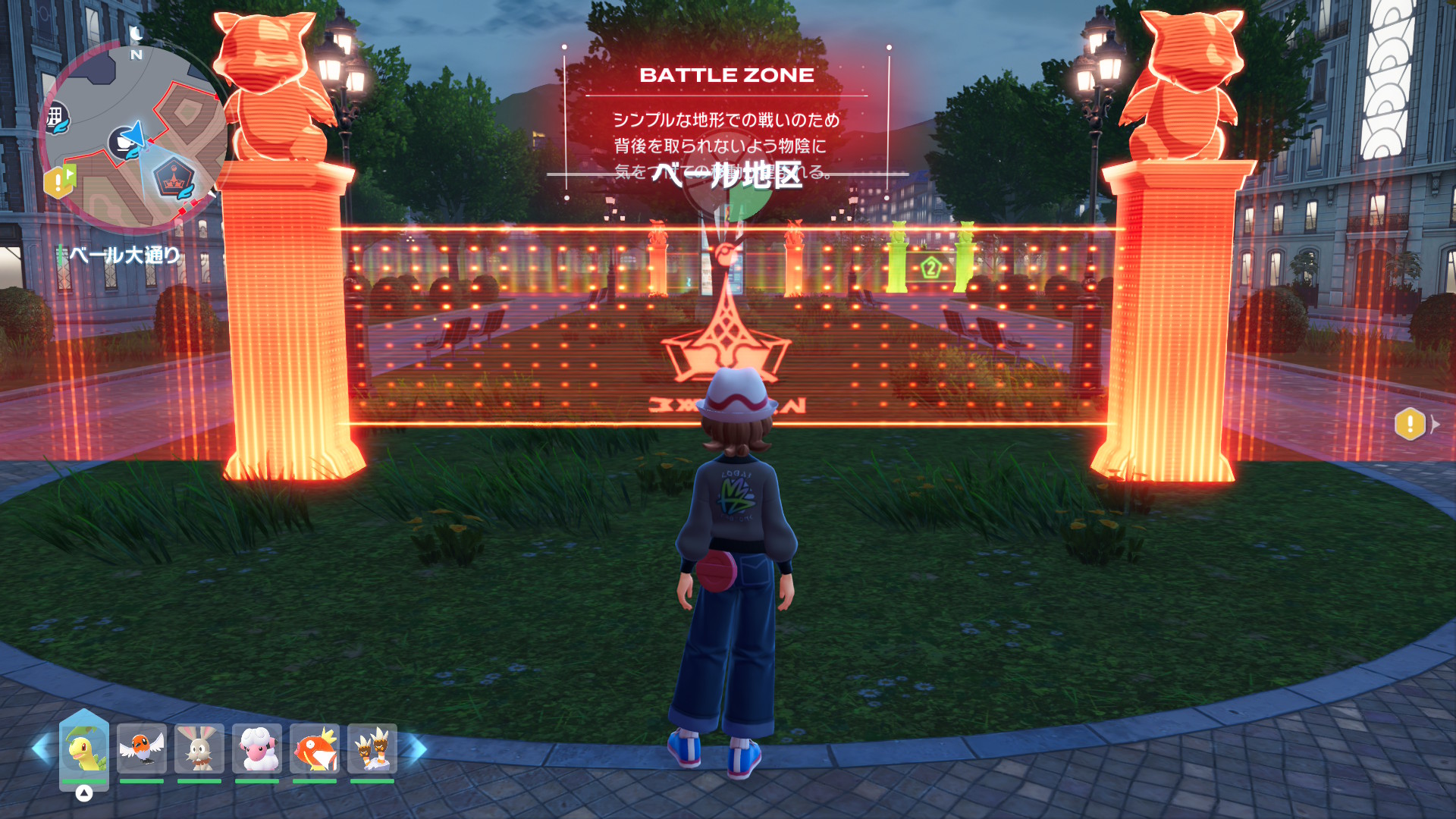Pick Magikarp from the party bar
Image resolution: width=1456 pixels, height=819 pixels.
(x=315, y=749)
